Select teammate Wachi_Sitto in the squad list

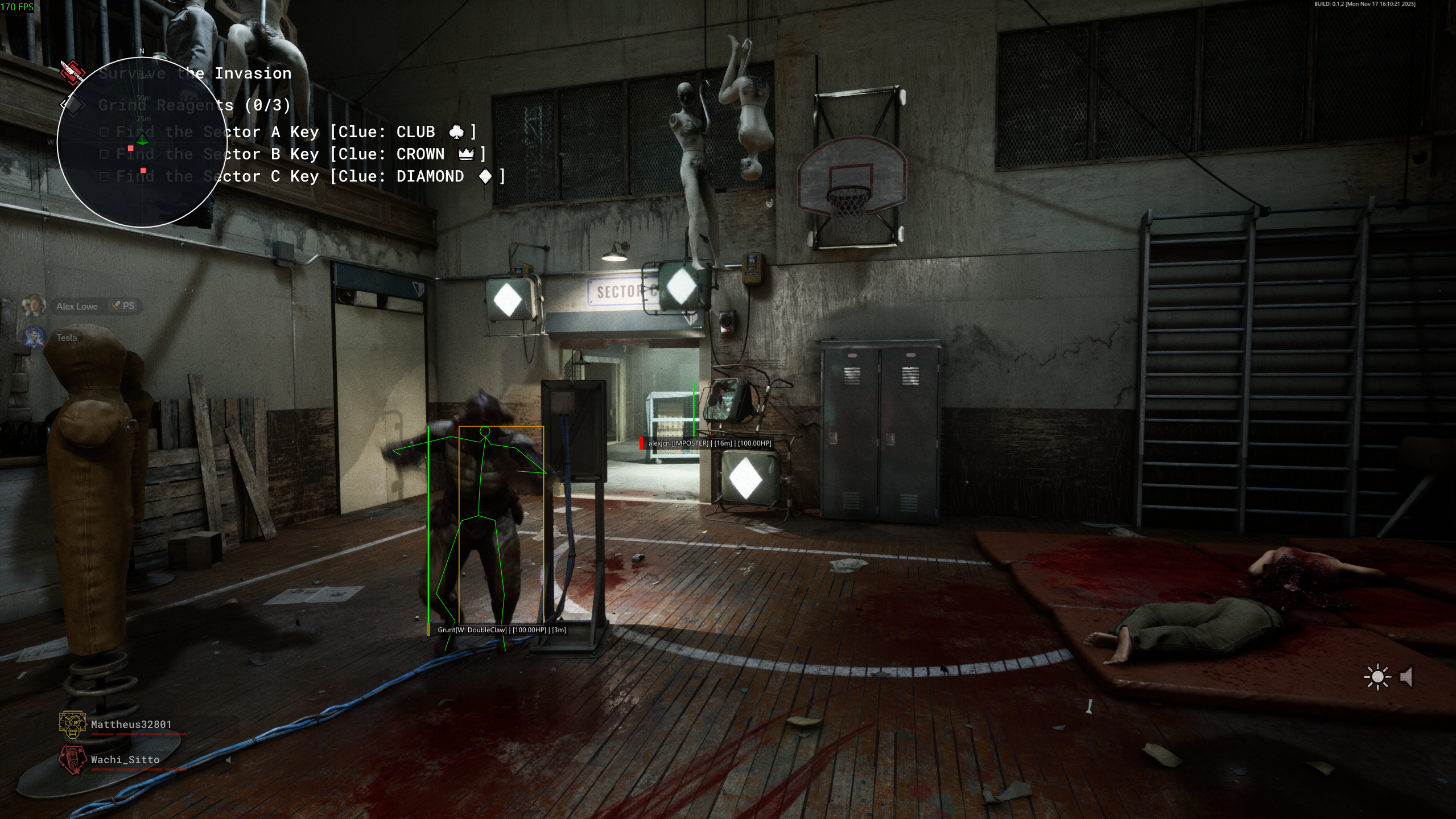click(x=125, y=760)
